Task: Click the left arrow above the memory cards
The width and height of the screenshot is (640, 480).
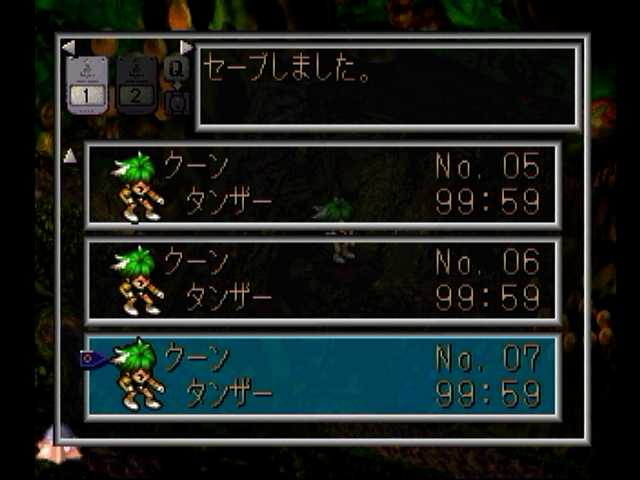Action: 68,47
